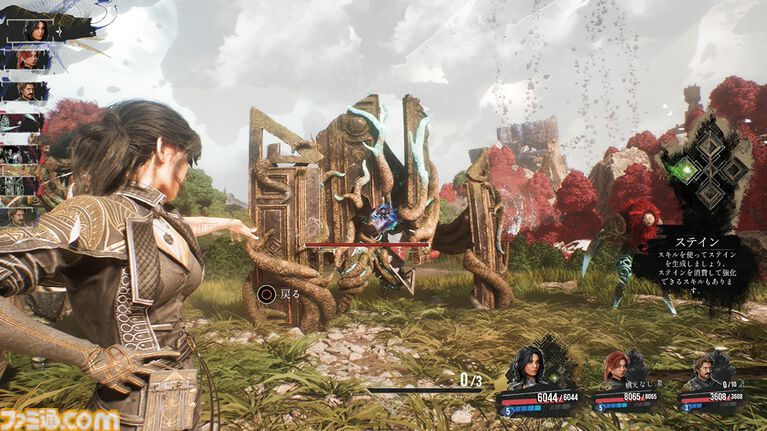The height and width of the screenshot is (431, 767).
Task: Click Lune's party portrait above 6044 HP
Action: click(528, 368)
